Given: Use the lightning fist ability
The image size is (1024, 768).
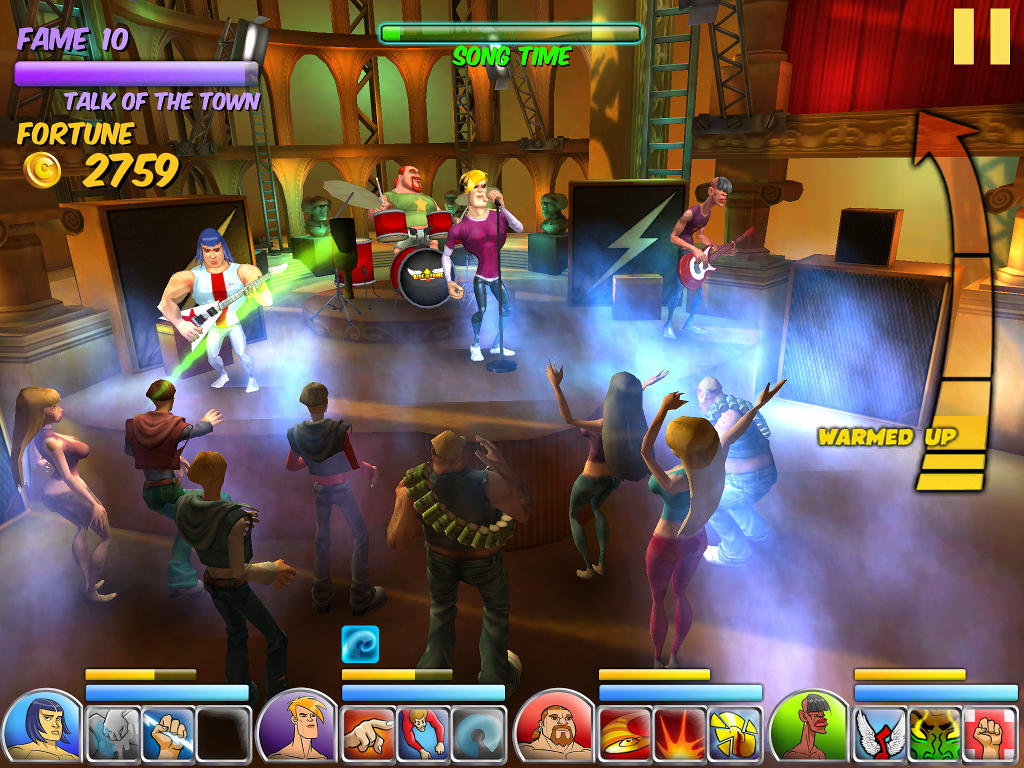Looking at the screenshot, I should click(x=167, y=734).
